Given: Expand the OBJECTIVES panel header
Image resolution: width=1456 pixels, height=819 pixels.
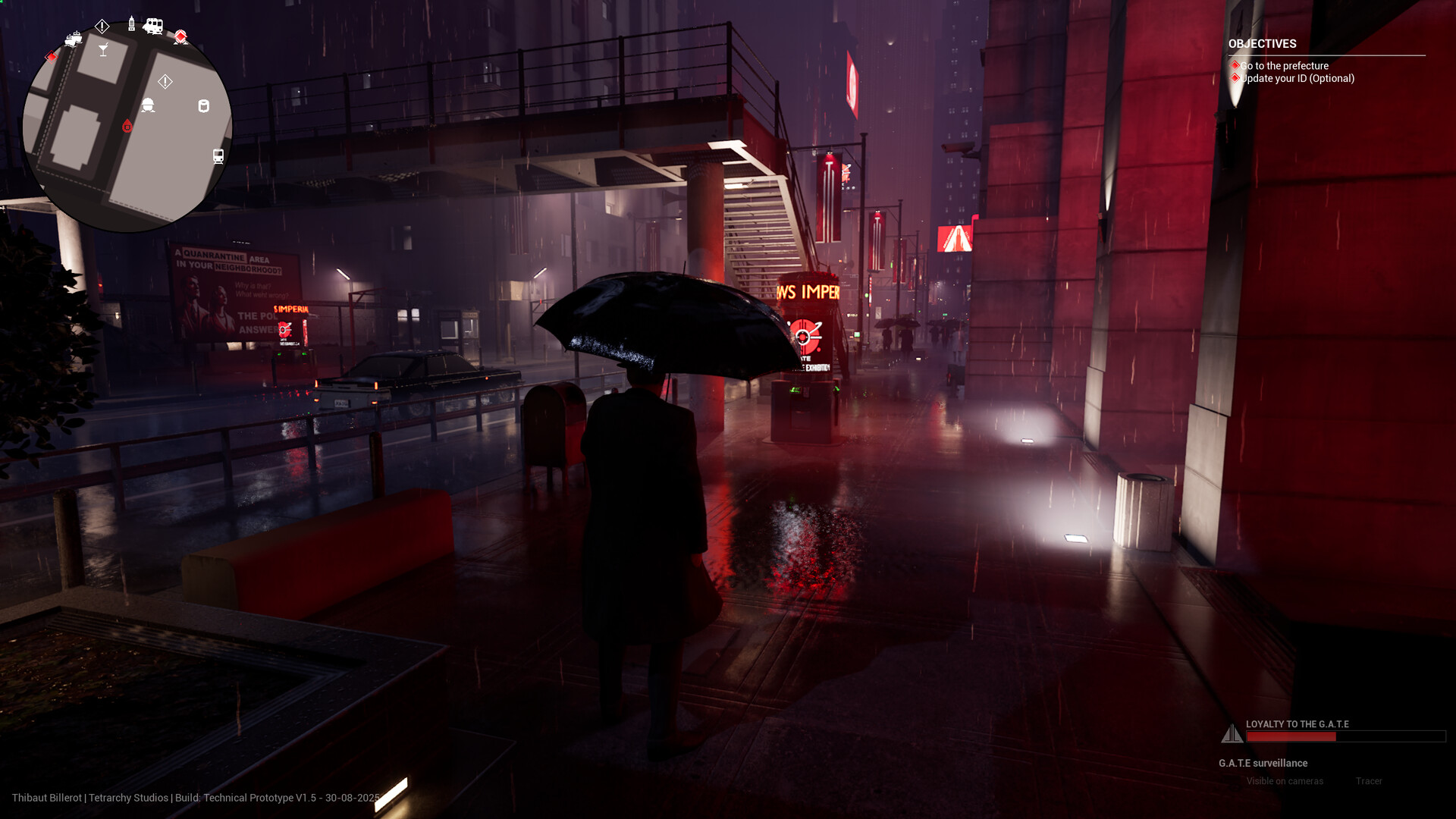Looking at the screenshot, I should point(1262,44).
